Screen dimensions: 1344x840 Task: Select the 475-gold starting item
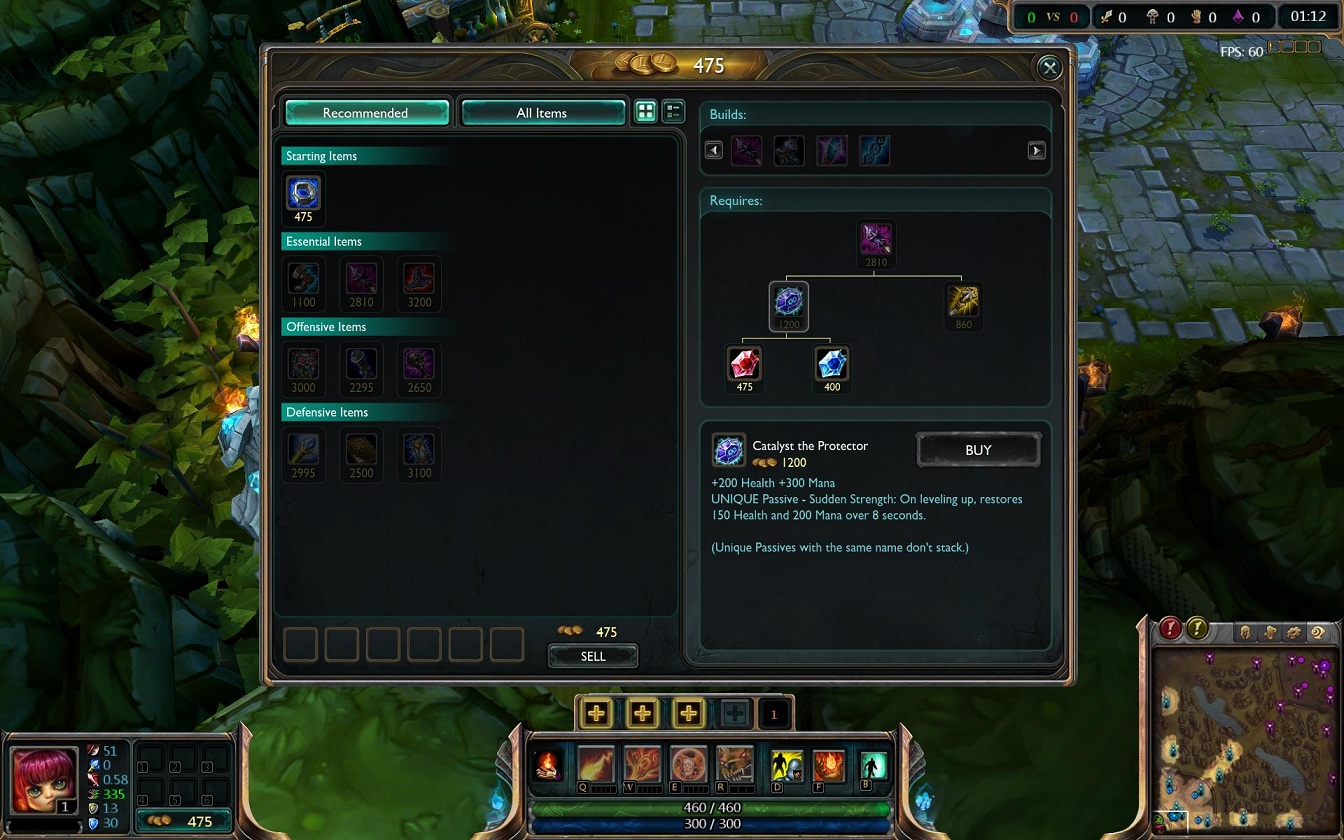303,193
